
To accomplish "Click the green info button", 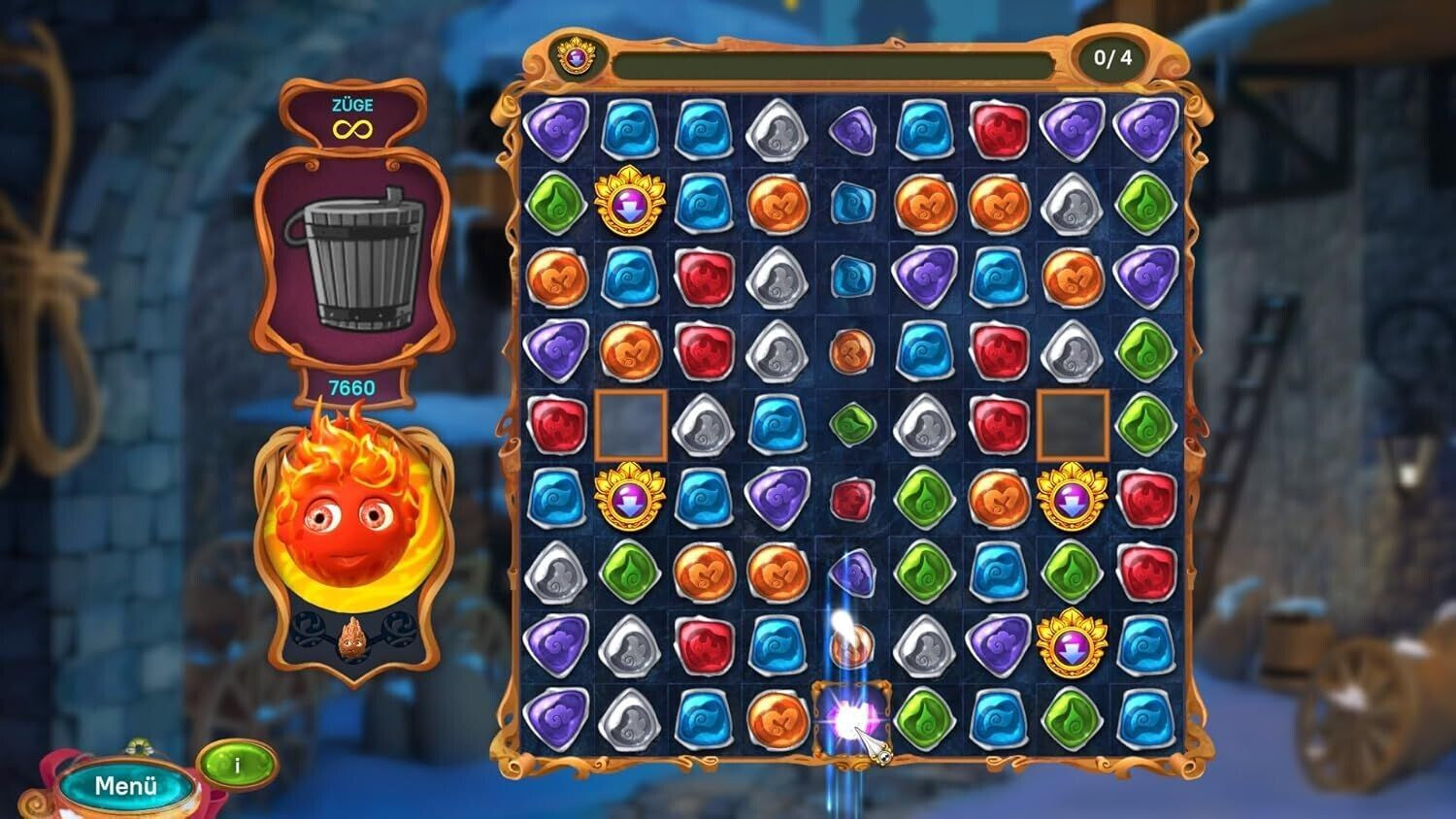I will (x=237, y=766).
